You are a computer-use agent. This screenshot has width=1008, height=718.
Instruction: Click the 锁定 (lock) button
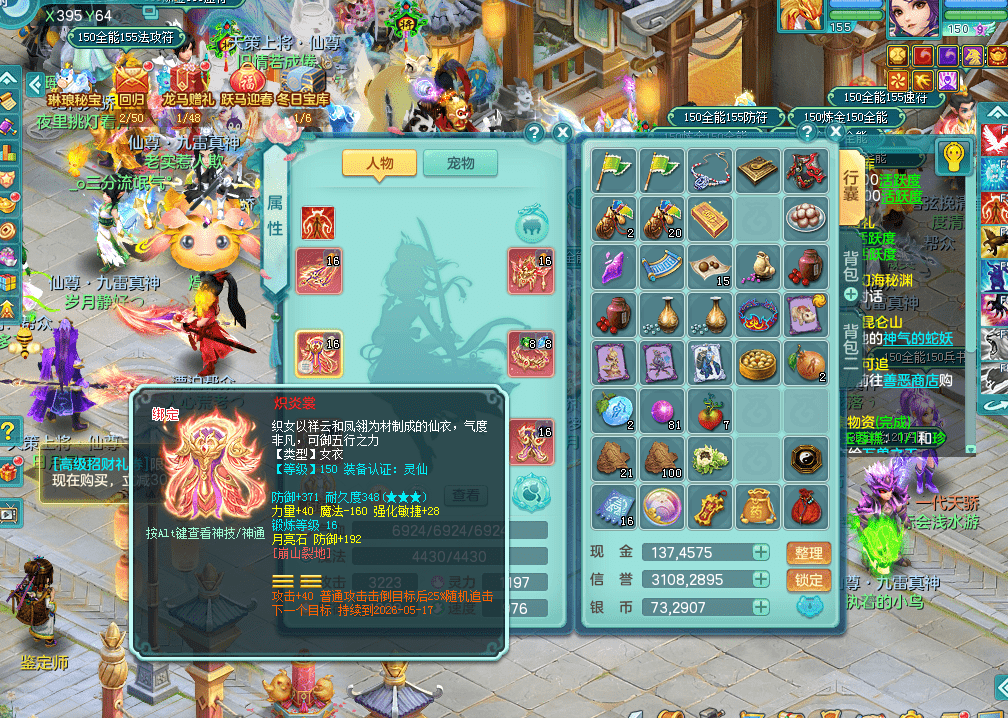click(809, 580)
